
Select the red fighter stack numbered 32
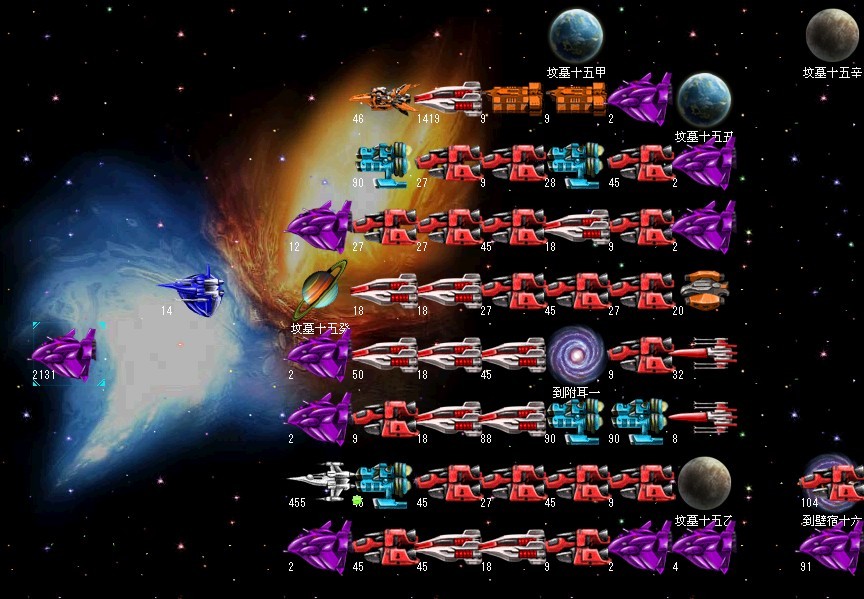tap(704, 353)
